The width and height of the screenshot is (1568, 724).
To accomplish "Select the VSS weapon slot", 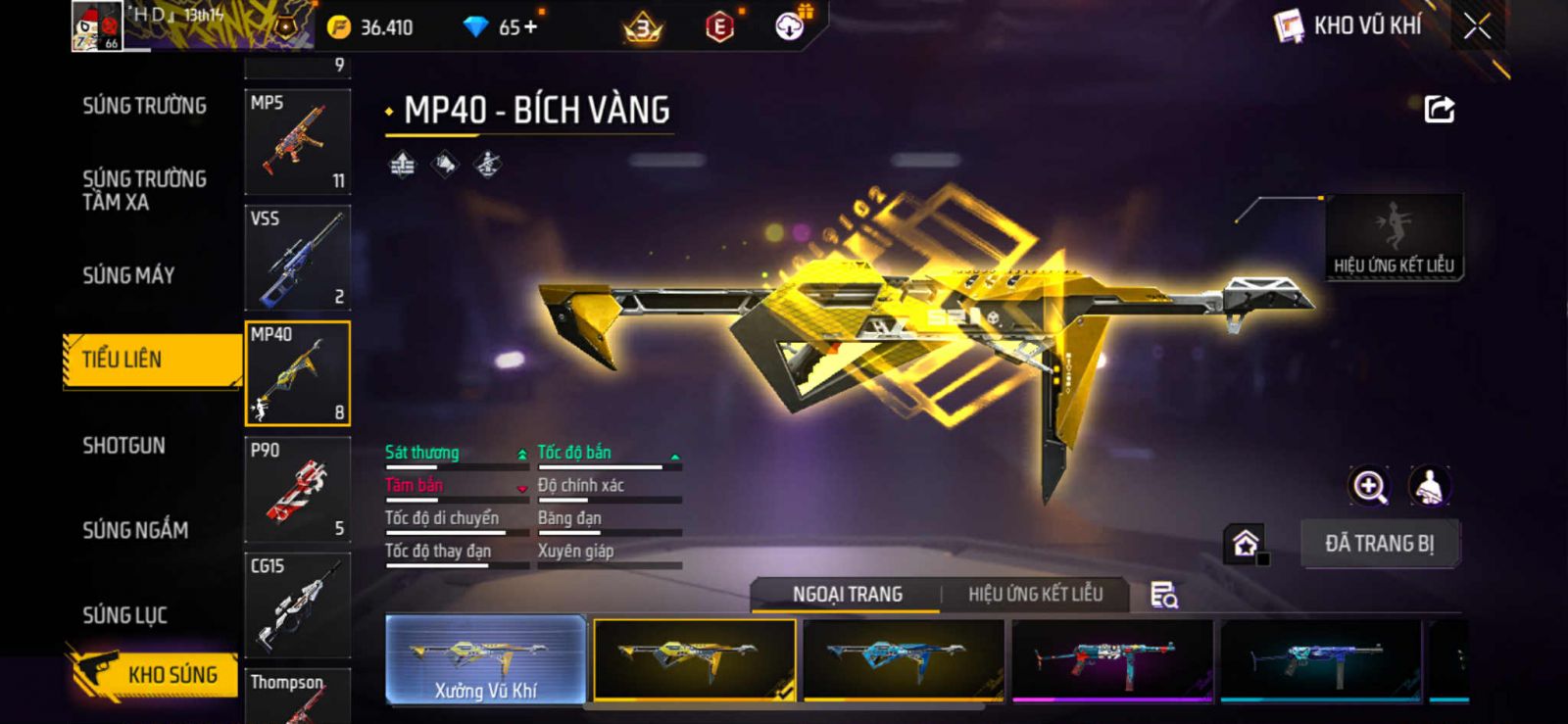I will tap(297, 257).
